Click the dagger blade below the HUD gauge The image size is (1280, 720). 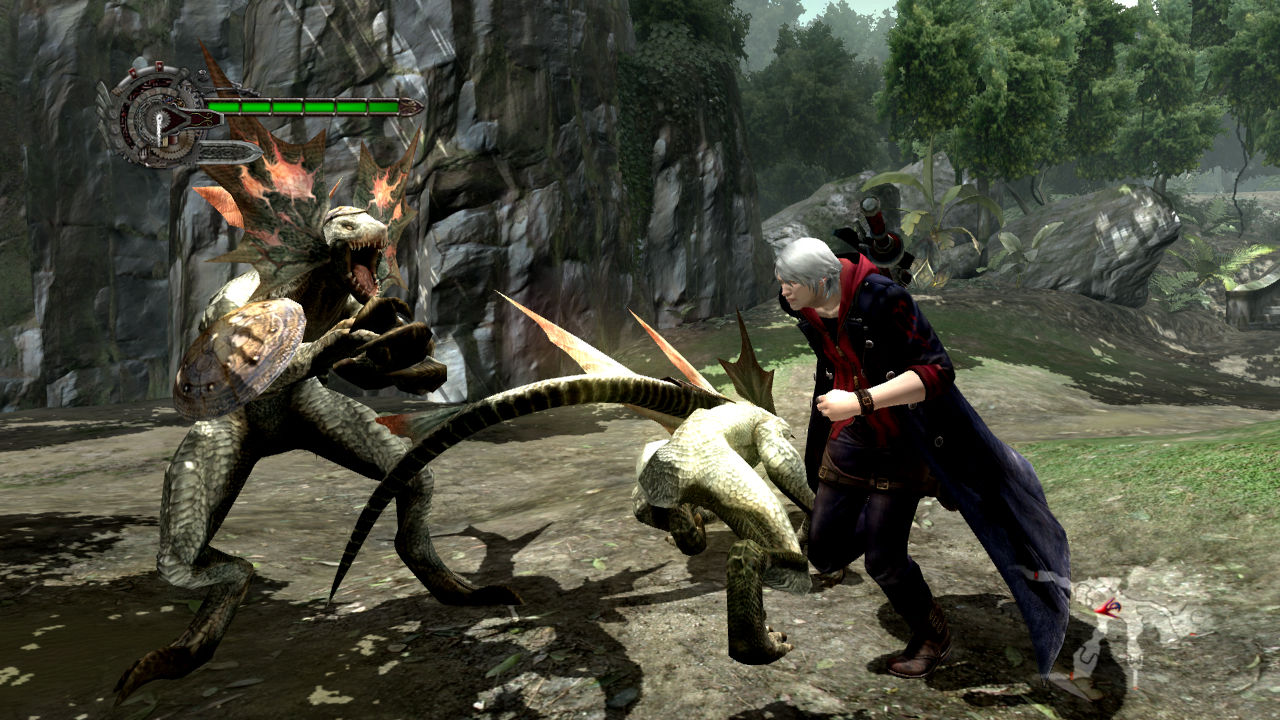[225, 150]
